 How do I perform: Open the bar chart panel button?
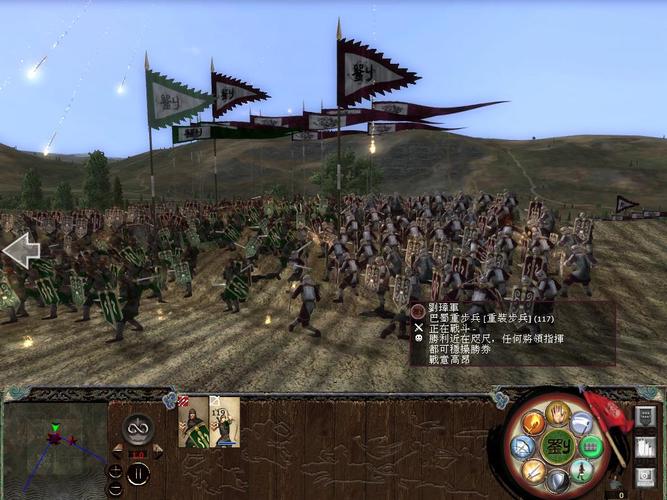click(x=645, y=447)
